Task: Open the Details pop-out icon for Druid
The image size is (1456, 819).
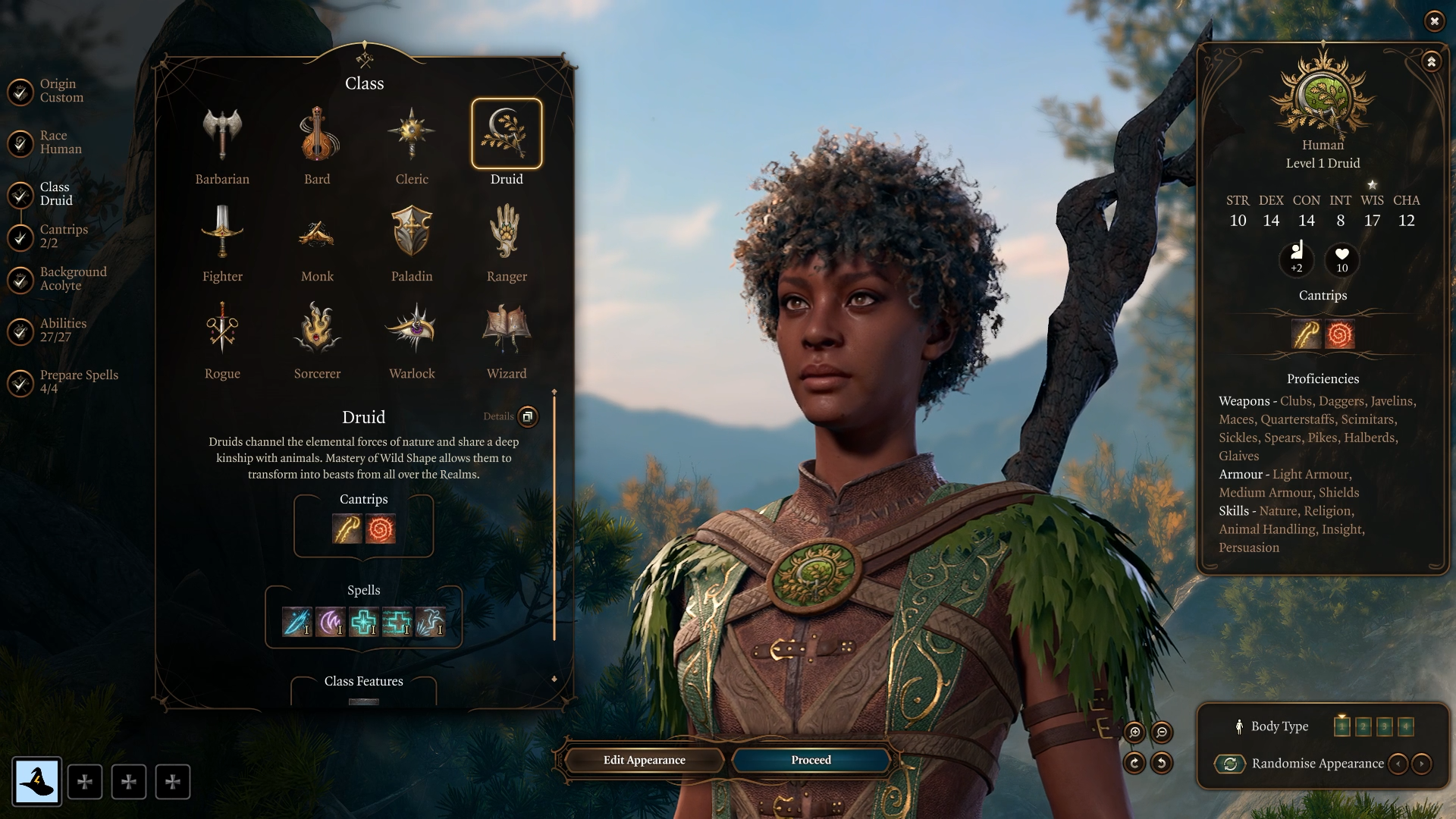Action: point(528,417)
